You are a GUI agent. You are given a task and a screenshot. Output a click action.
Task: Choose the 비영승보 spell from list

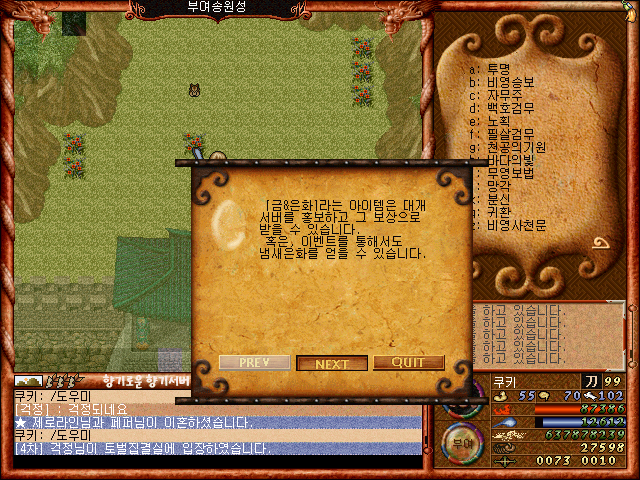tap(508, 82)
